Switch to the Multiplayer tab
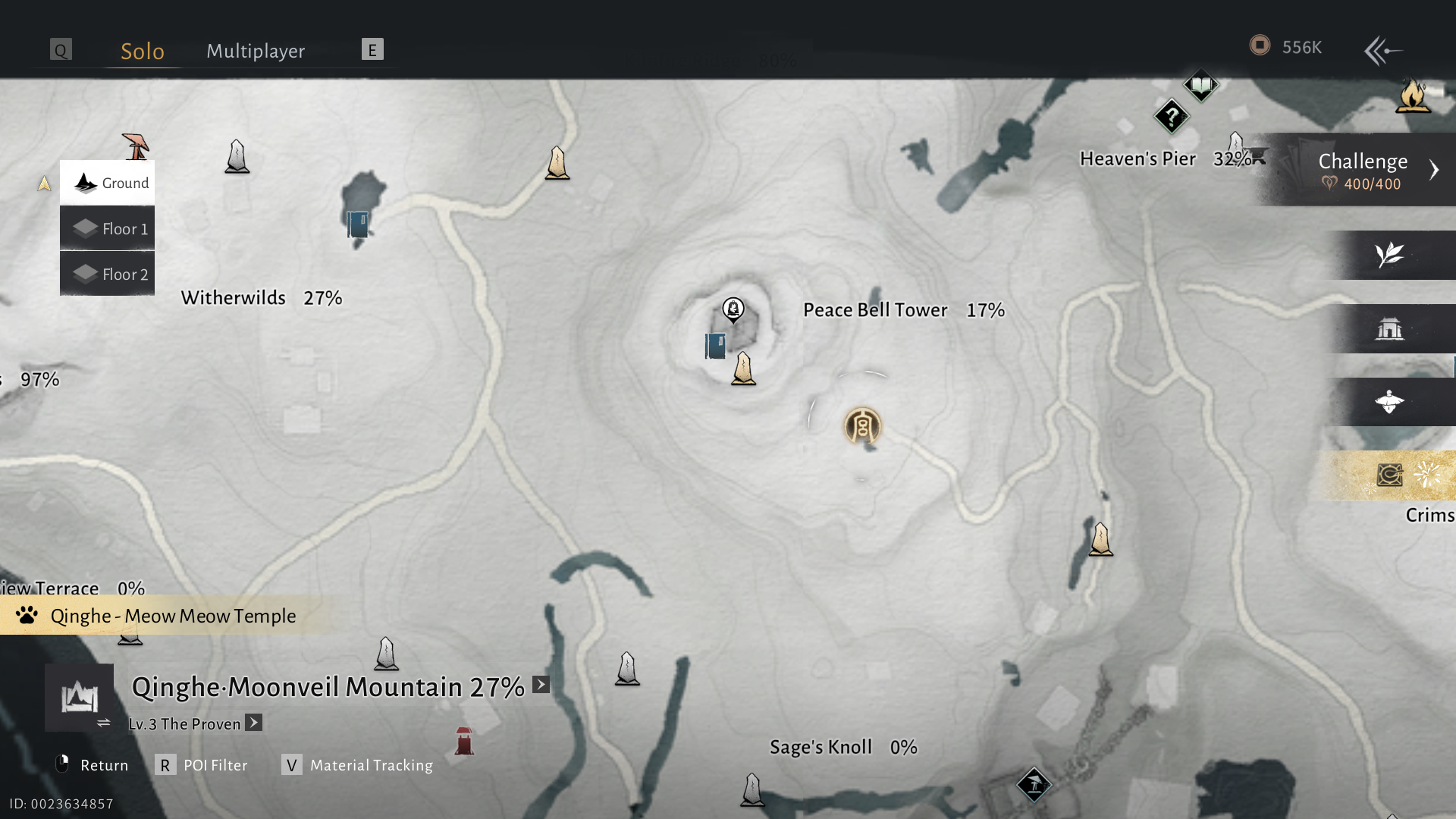1456x819 pixels. [256, 51]
